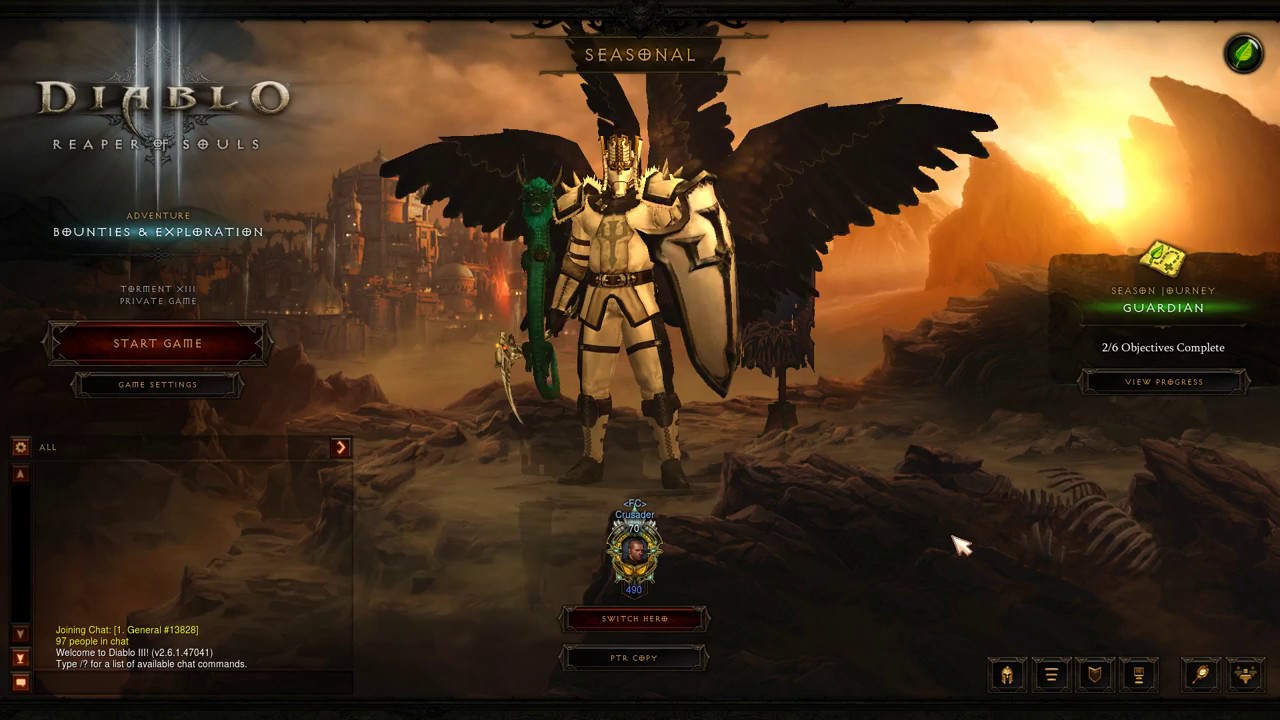The width and height of the screenshot is (1280, 720).
Task: Click the Season Journey Guardian badge
Action: [1162, 262]
